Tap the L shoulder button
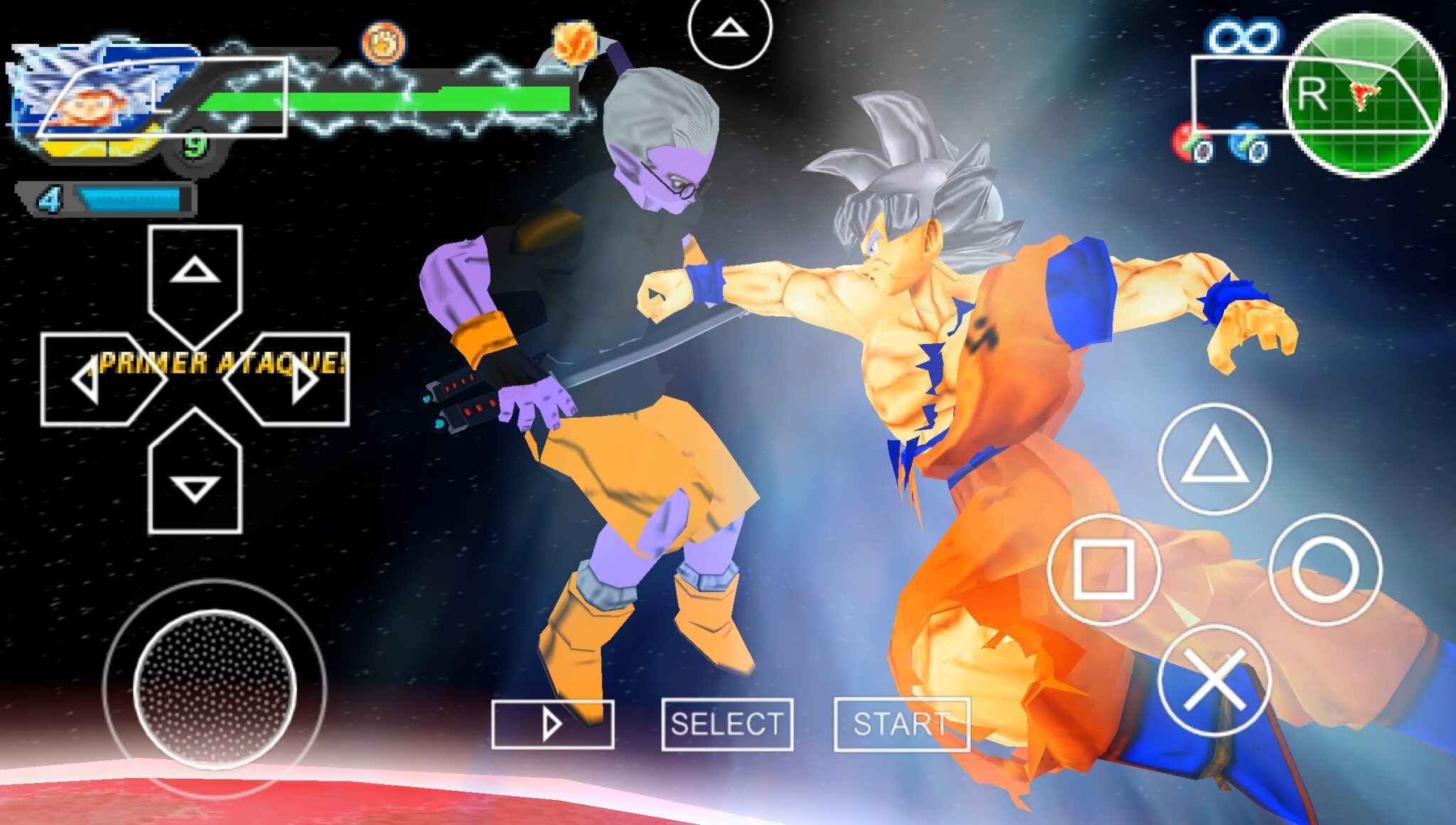Screen dimensions: 1456x825 164,97
